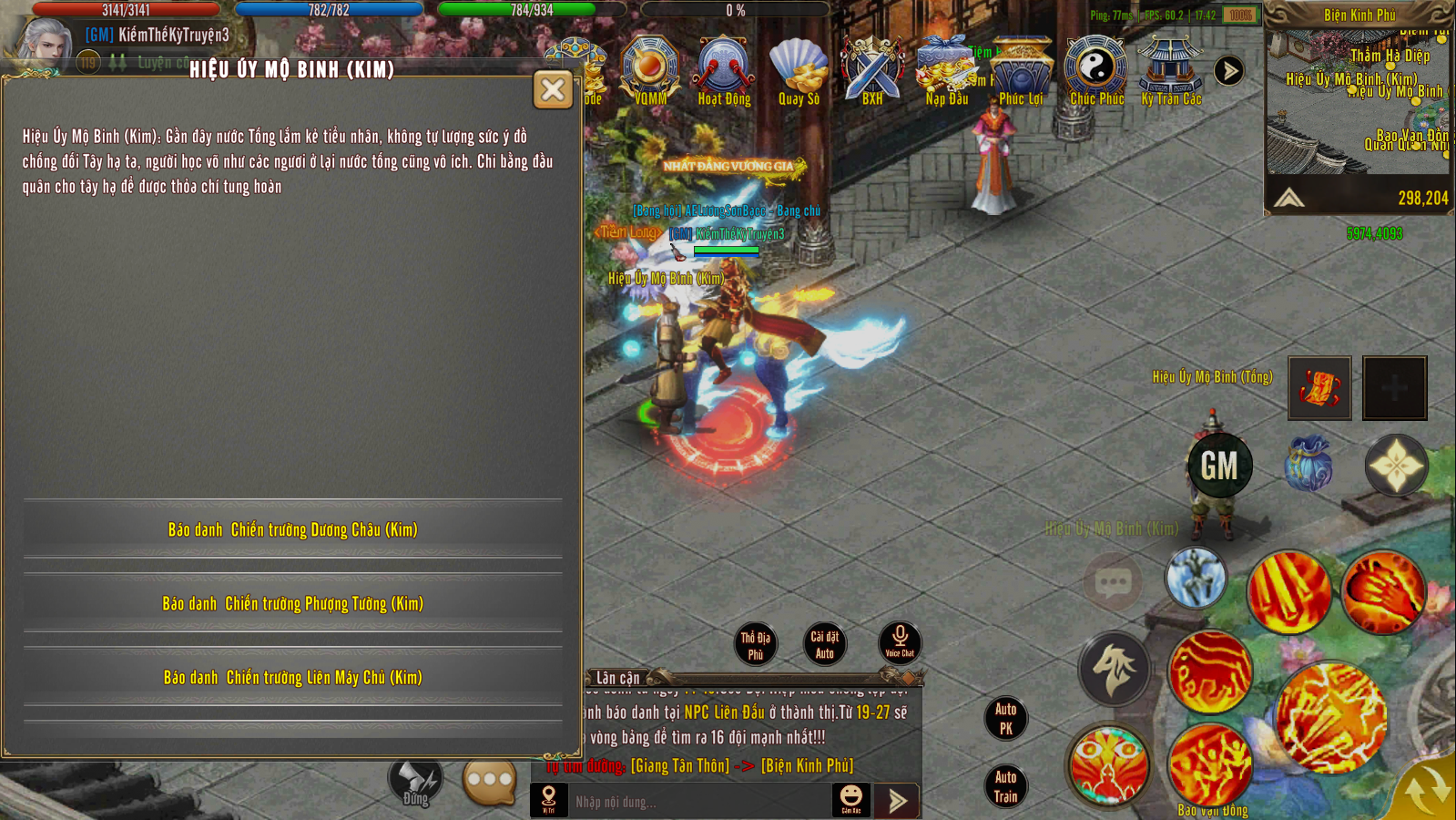Viewport: 1456px width, 820px height.
Task: Pick Báo danh Chiến trường Liên Máy Chủ (Kim)
Action: click(x=292, y=677)
